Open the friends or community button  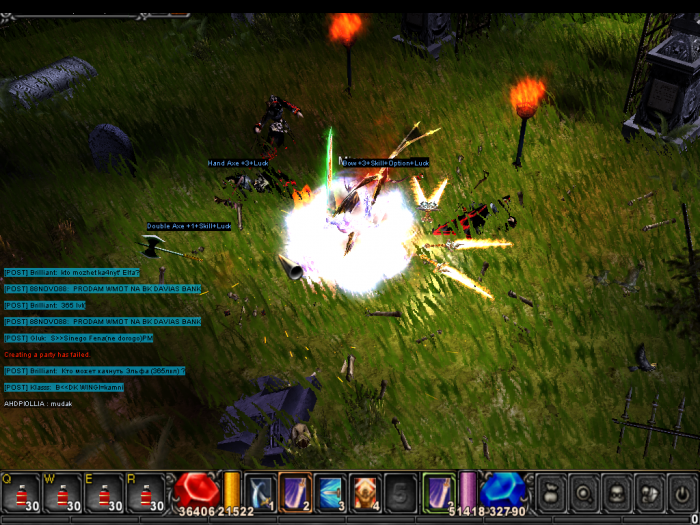(x=650, y=493)
